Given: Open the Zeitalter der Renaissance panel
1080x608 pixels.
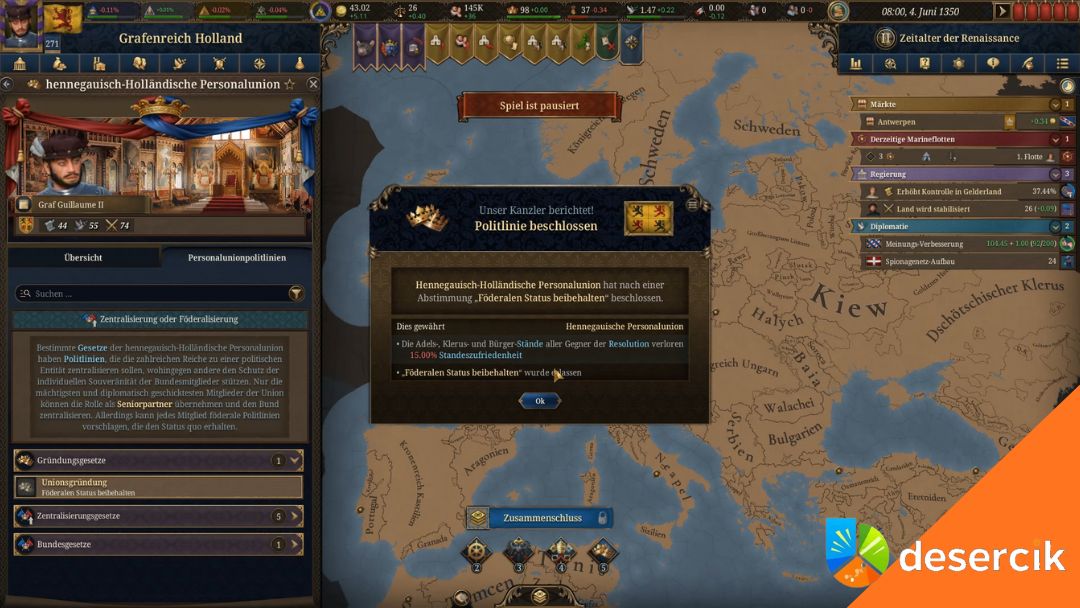Looking at the screenshot, I should tap(957, 38).
